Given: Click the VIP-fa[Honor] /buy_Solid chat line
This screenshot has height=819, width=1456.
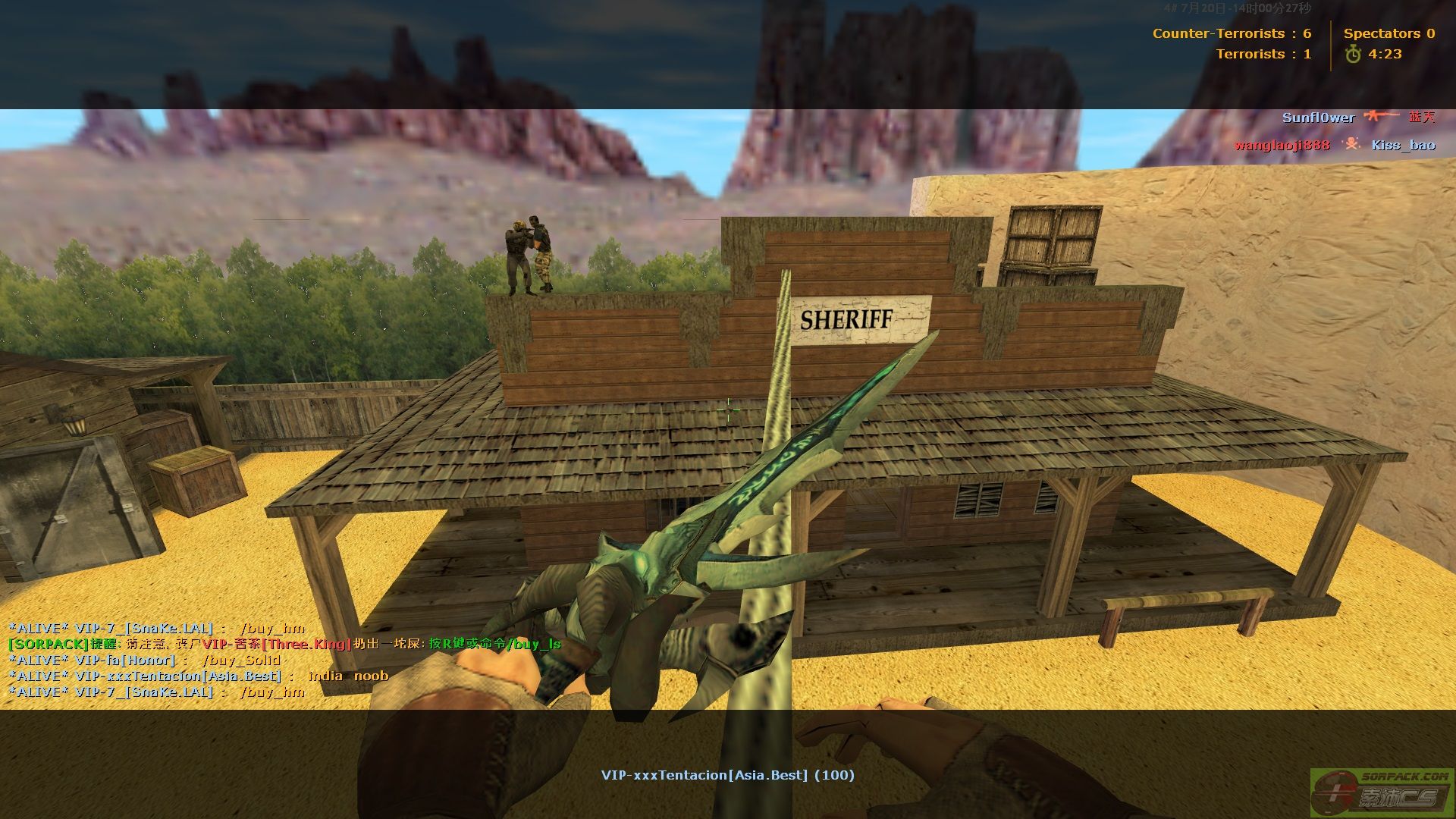Looking at the screenshot, I should (x=144, y=660).
